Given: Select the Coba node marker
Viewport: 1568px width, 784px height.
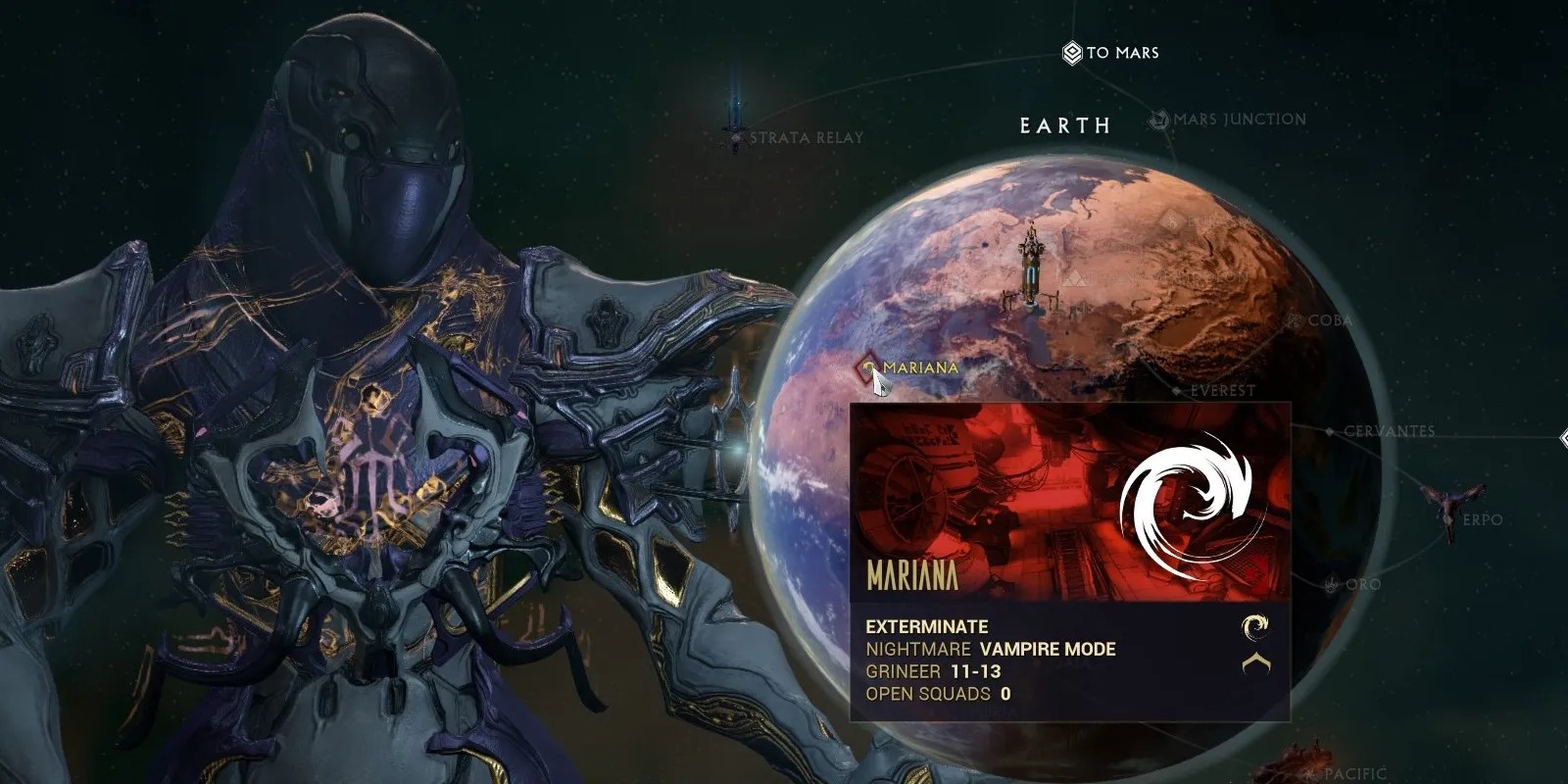Looking at the screenshot, I should click(x=1293, y=320).
